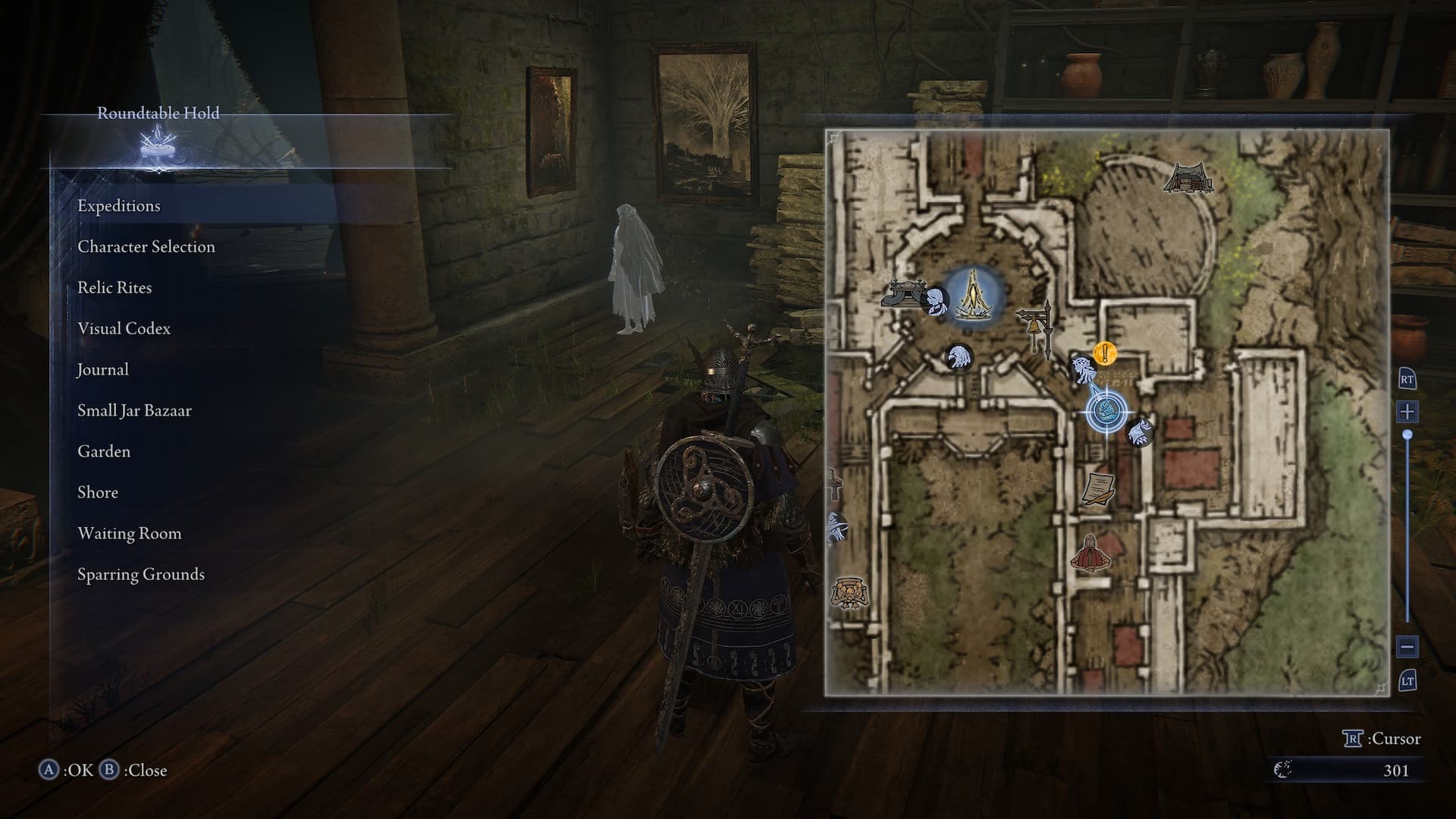Go to the Small Jar Bazaar

tap(134, 411)
